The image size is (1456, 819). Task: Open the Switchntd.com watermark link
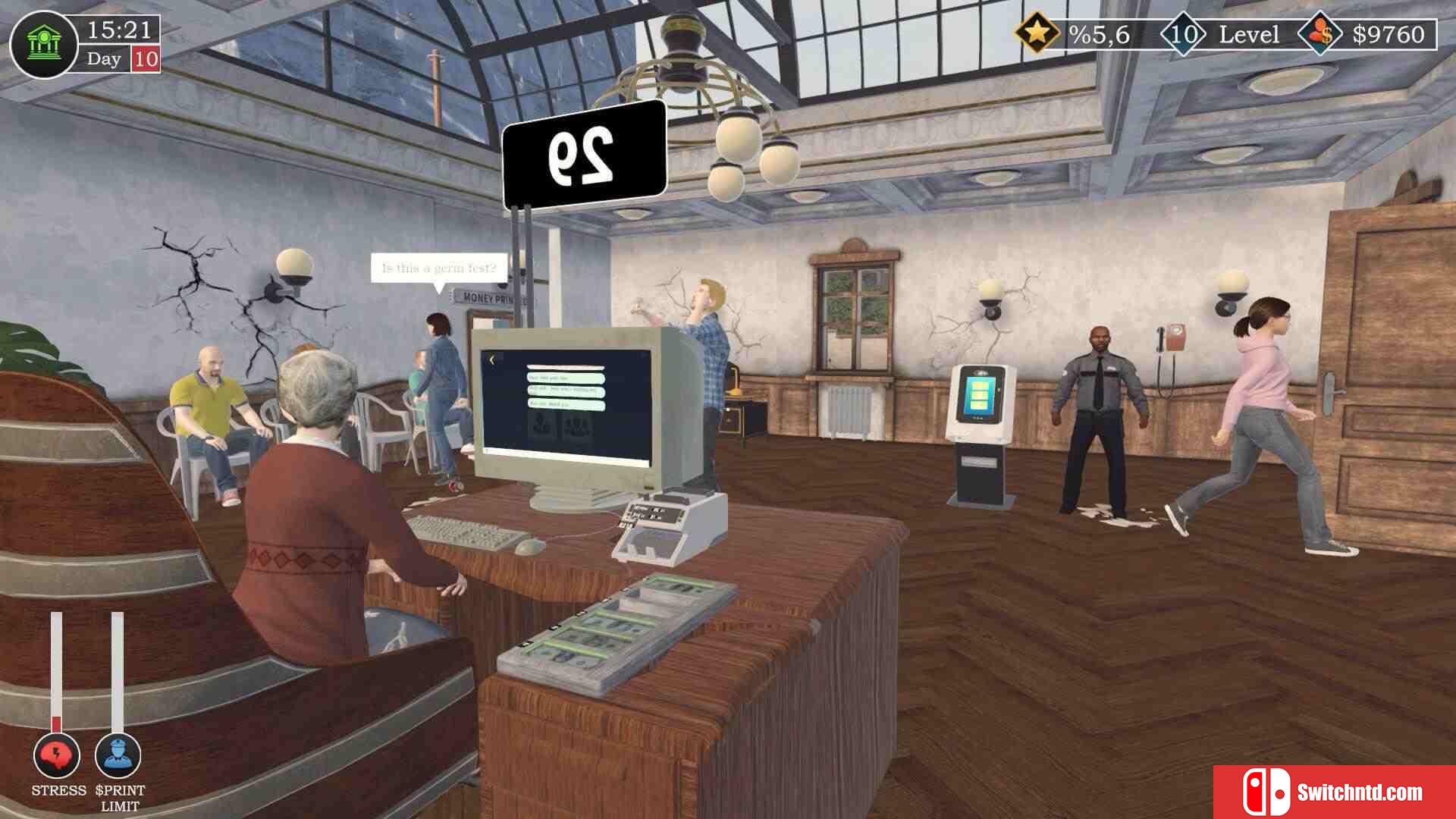tap(1334, 792)
